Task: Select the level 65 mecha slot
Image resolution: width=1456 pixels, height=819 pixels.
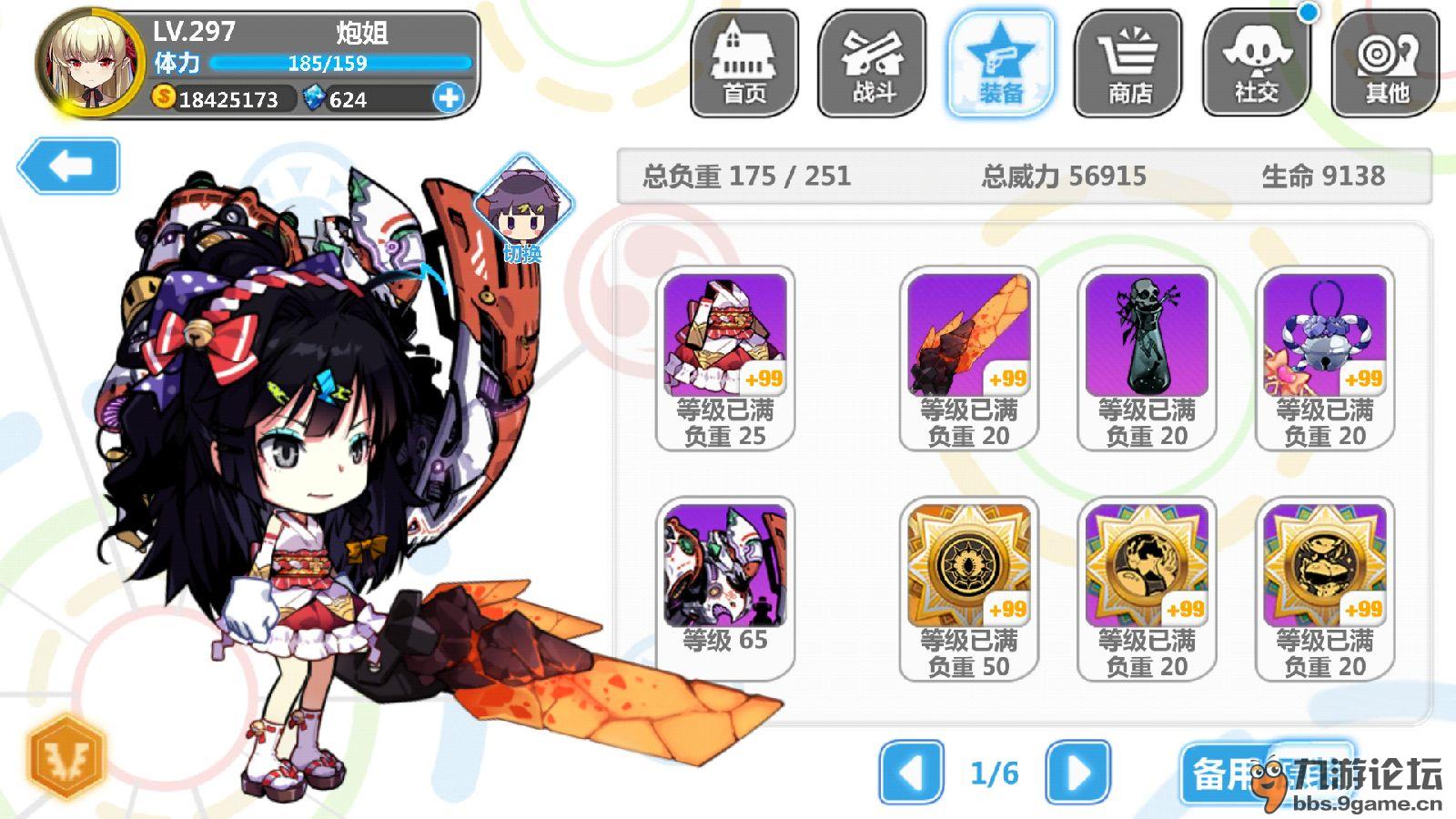Action: coord(724,587)
